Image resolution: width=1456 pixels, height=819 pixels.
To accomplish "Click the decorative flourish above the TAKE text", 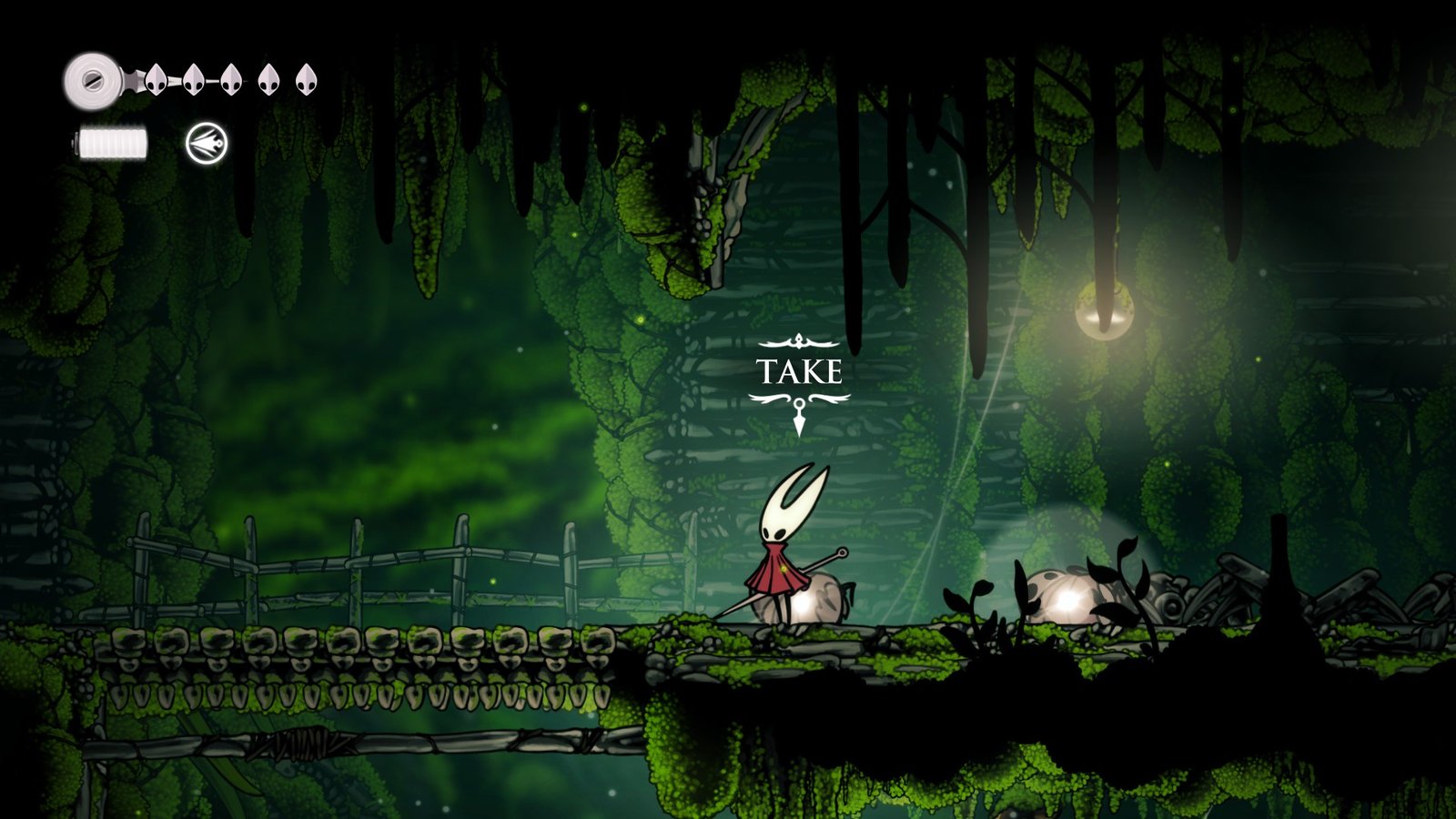I will 799,341.
